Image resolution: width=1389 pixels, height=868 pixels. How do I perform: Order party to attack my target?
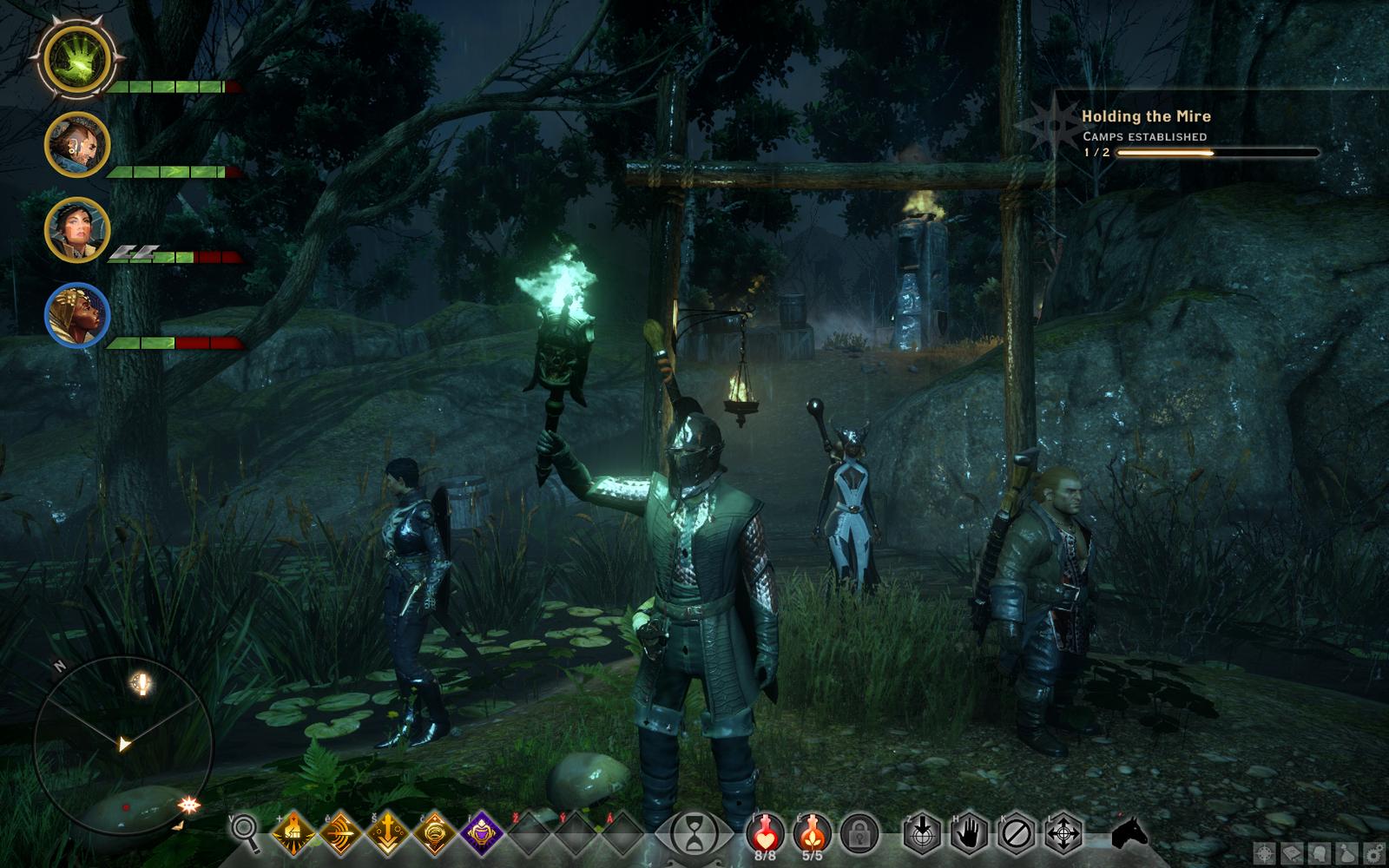[x=922, y=833]
